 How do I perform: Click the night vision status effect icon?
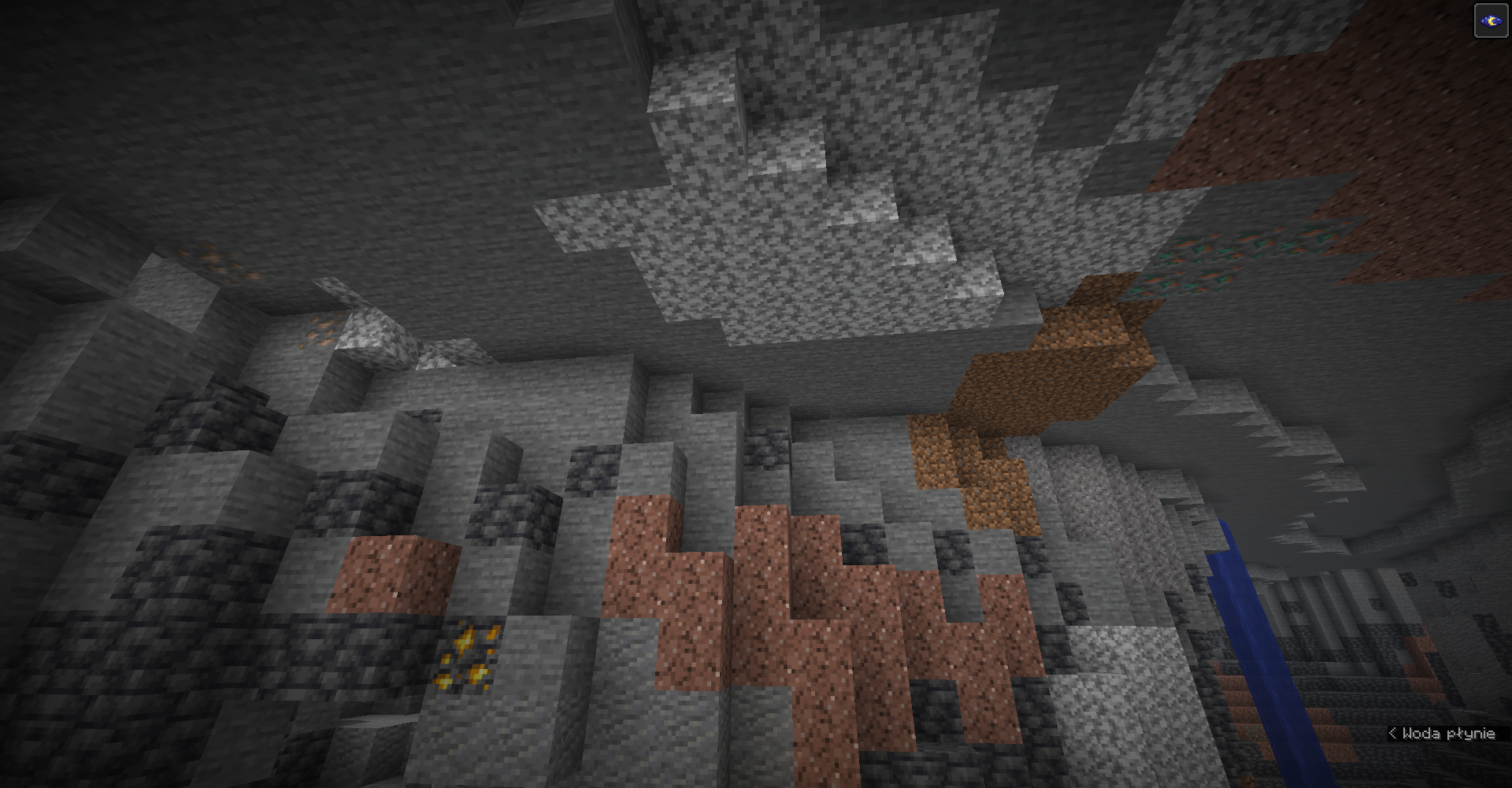click(x=1491, y=21)
